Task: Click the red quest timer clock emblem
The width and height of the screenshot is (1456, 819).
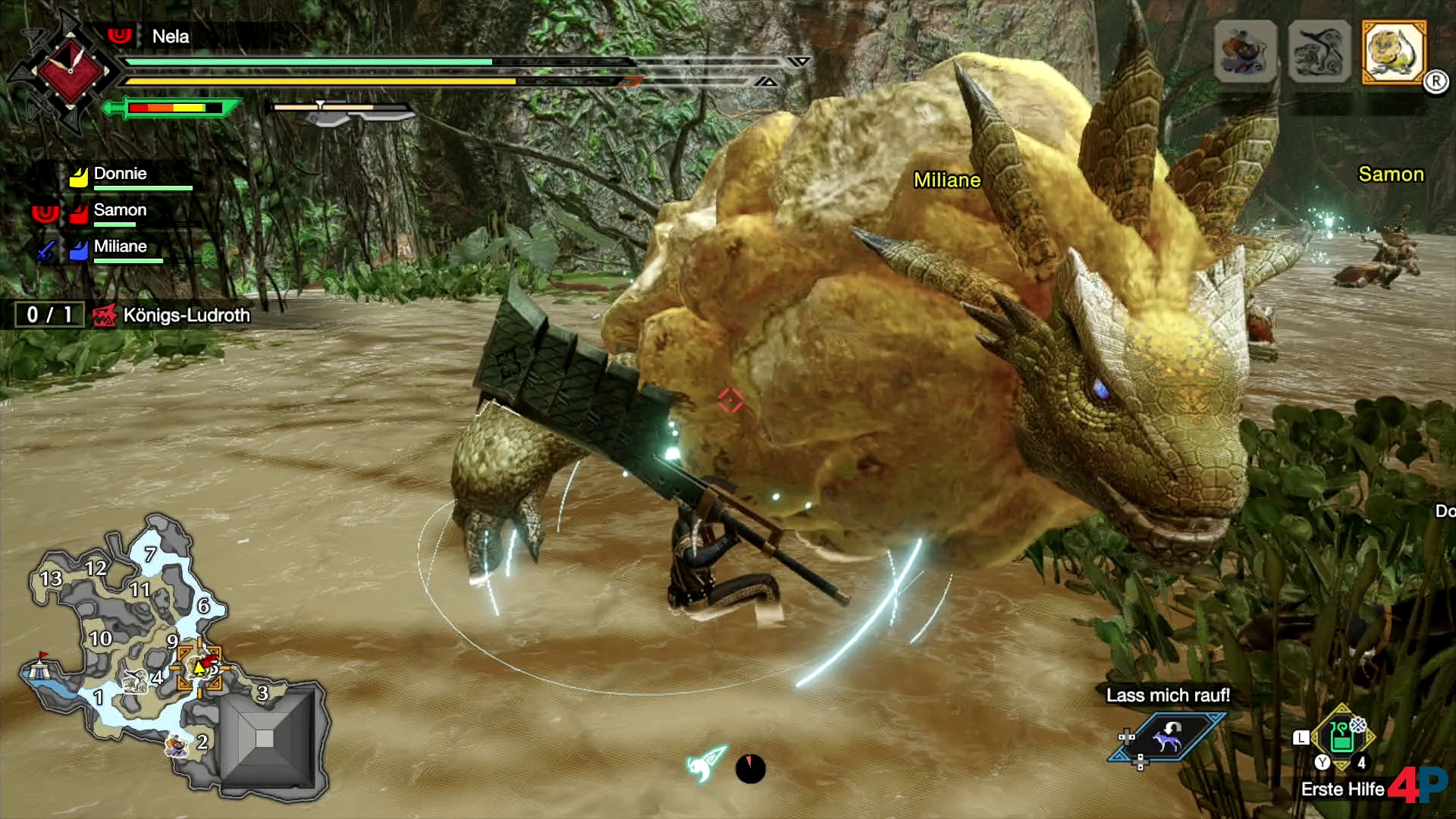Action: coord(70,71)
